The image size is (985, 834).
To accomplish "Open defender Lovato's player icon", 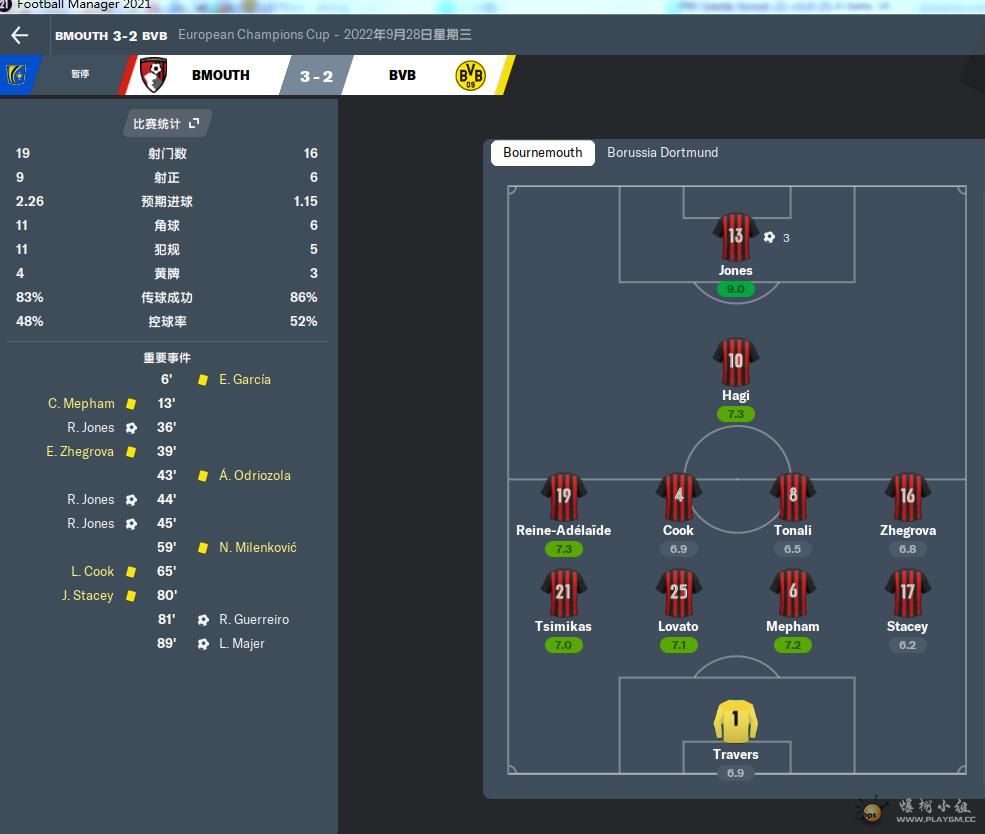I will click(678, 594).
